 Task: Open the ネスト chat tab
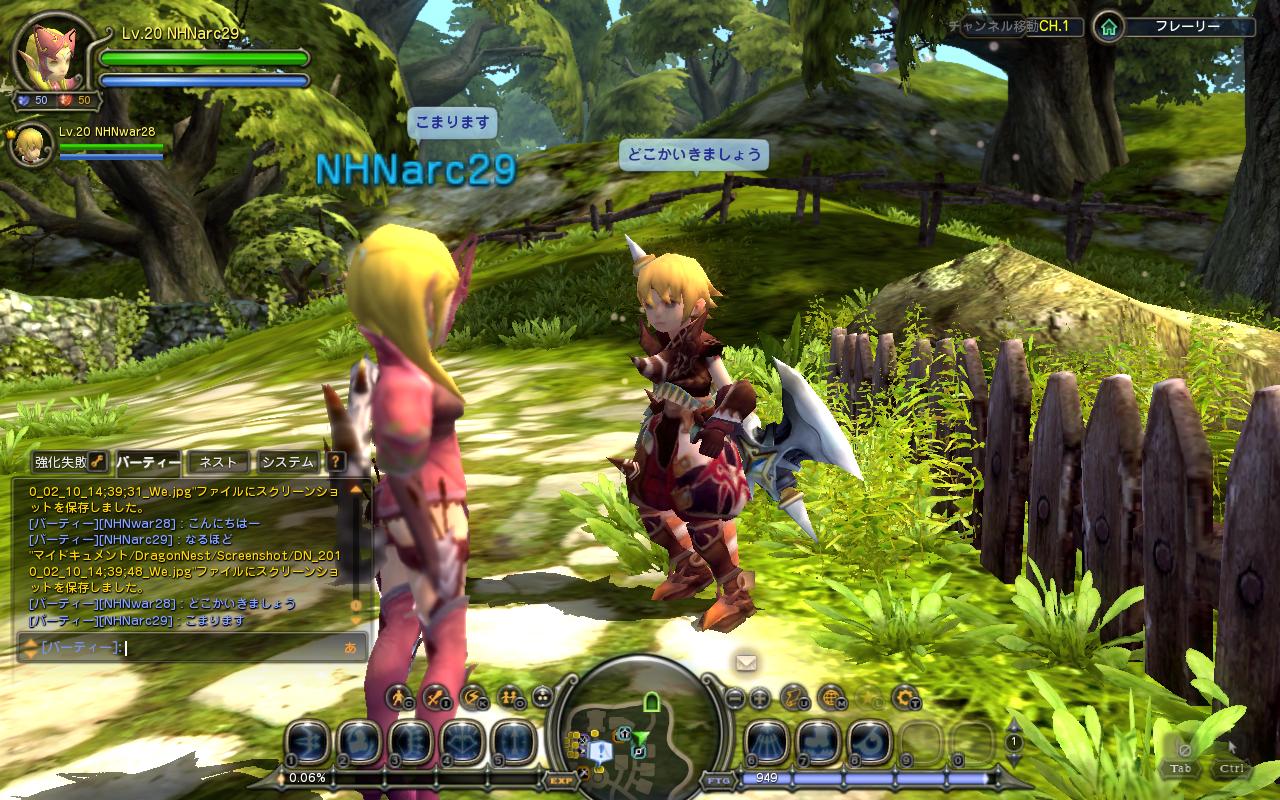tap(218, 462)
